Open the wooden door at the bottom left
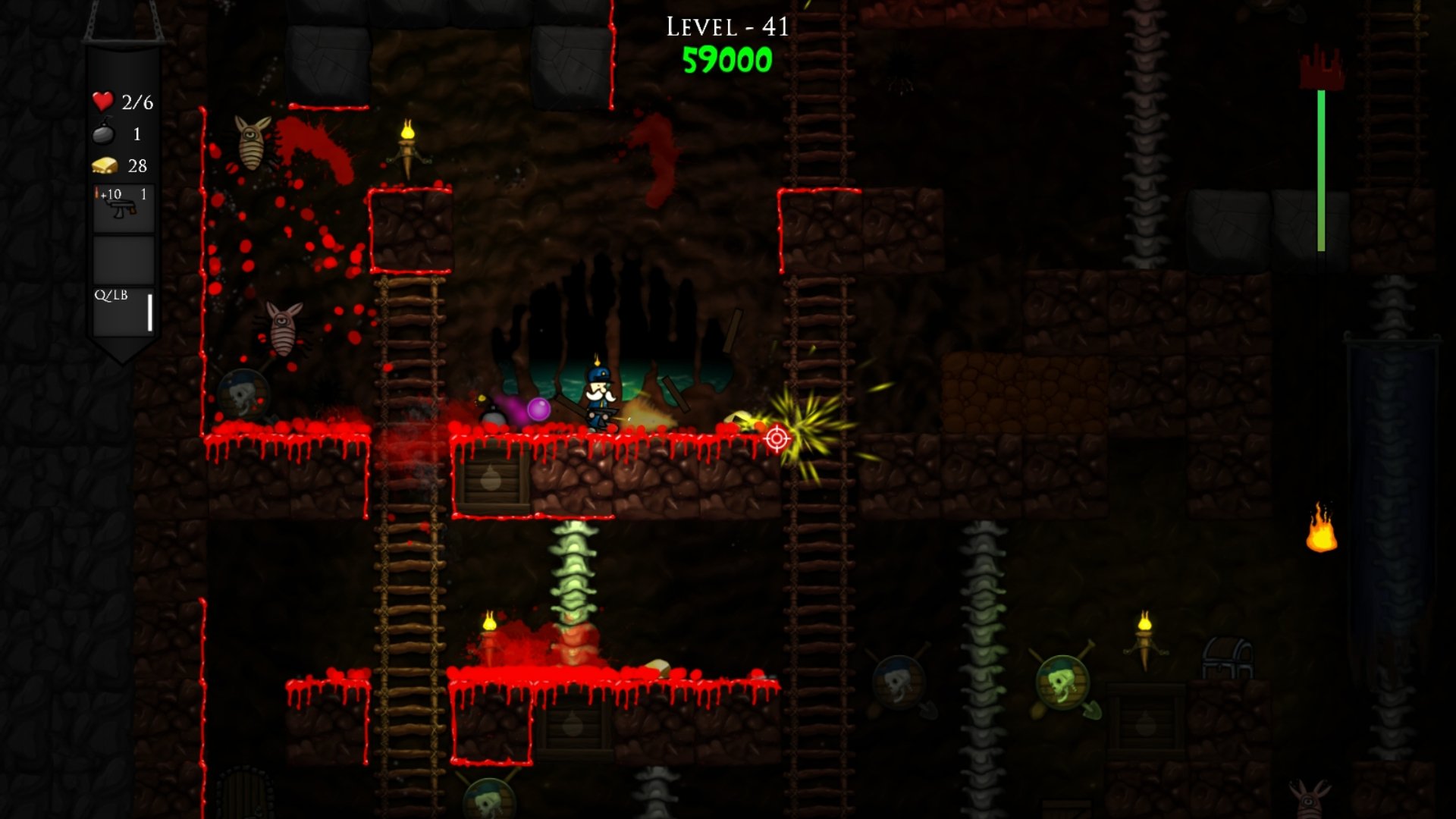The width and height of the screenshot is (1456, 819). (x=243, y=795)
